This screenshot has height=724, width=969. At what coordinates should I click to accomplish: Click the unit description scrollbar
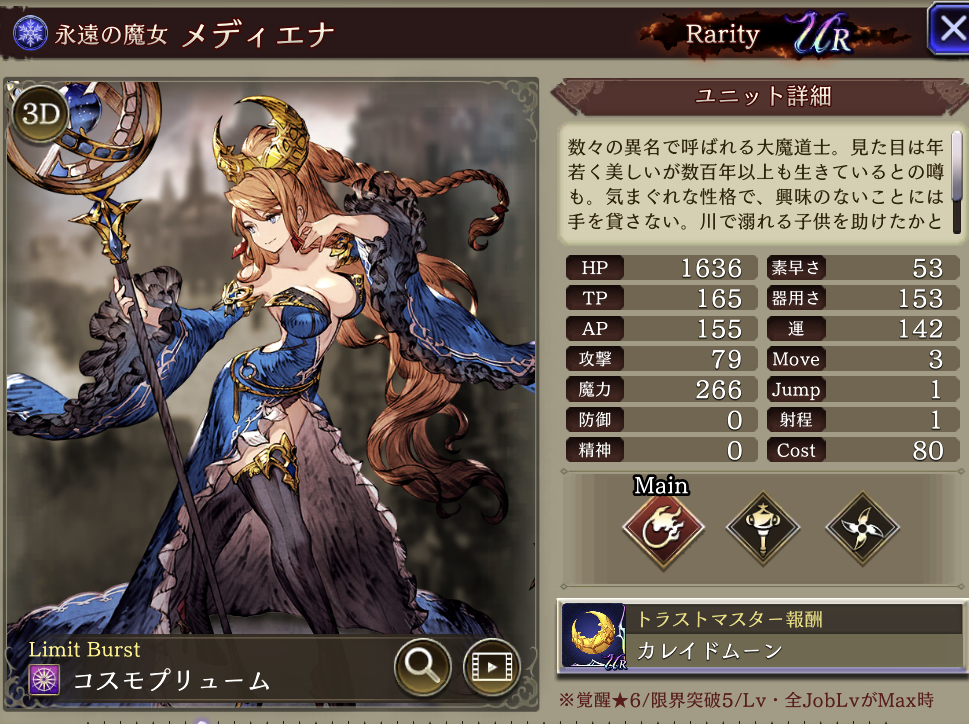pyautogui.click(x=956, y=160)
